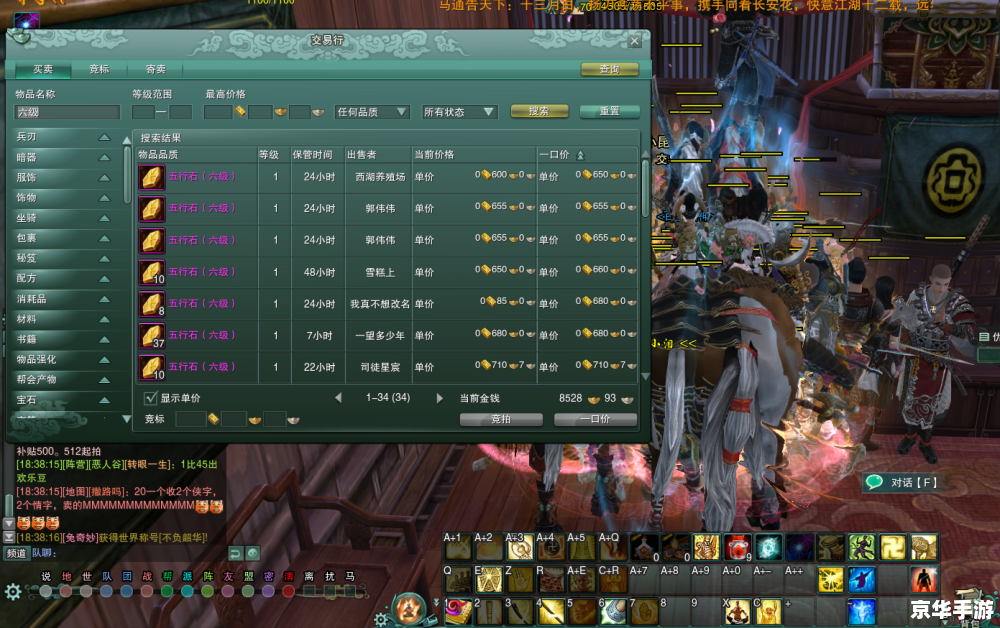Open the 频道 chat channel button
The width and height of the screenshot is (1000, 628).
[x=16, y=552]
